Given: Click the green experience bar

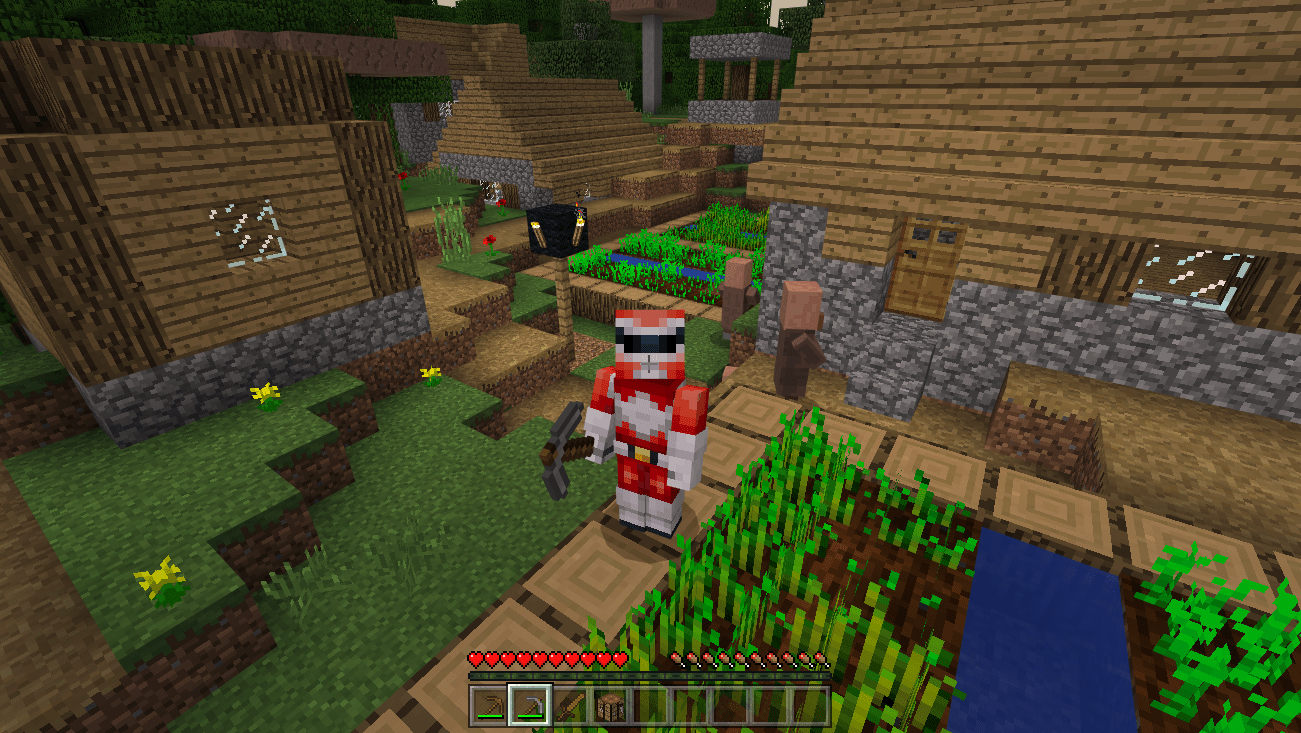Looking at the screenshot, I should [650, 678].
